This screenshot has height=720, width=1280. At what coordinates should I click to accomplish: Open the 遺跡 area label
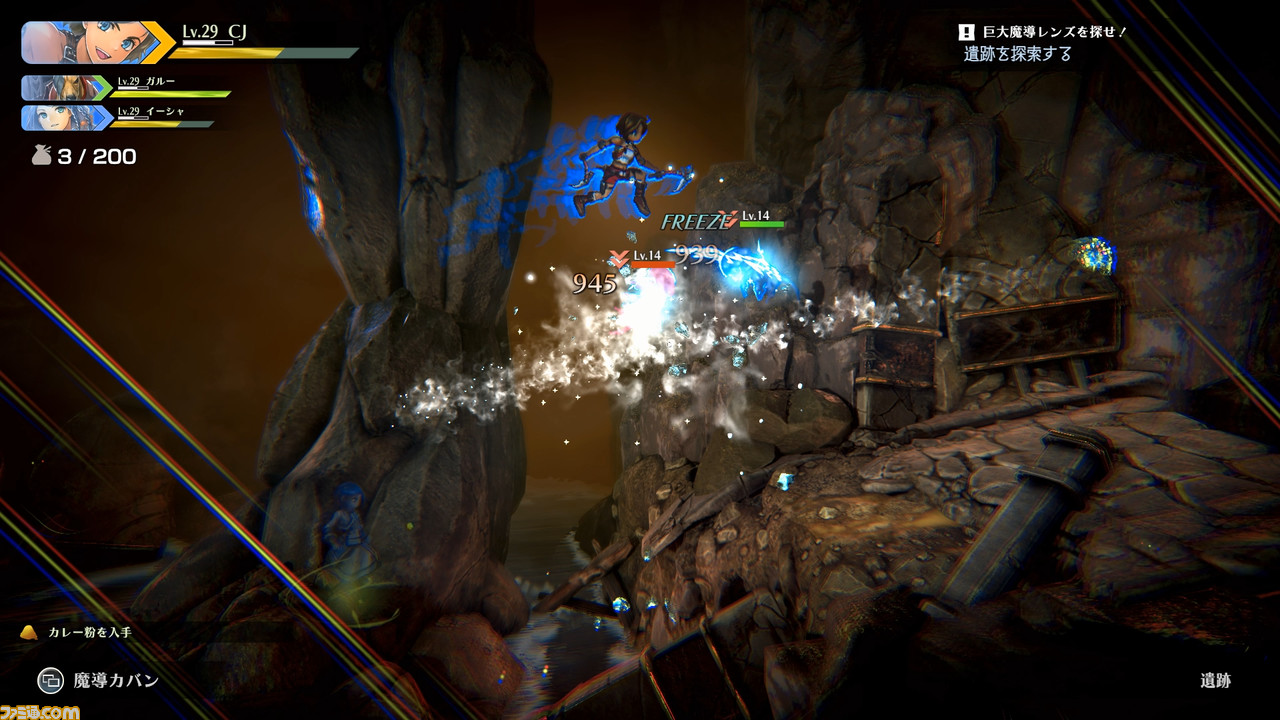coord(1215,681)
